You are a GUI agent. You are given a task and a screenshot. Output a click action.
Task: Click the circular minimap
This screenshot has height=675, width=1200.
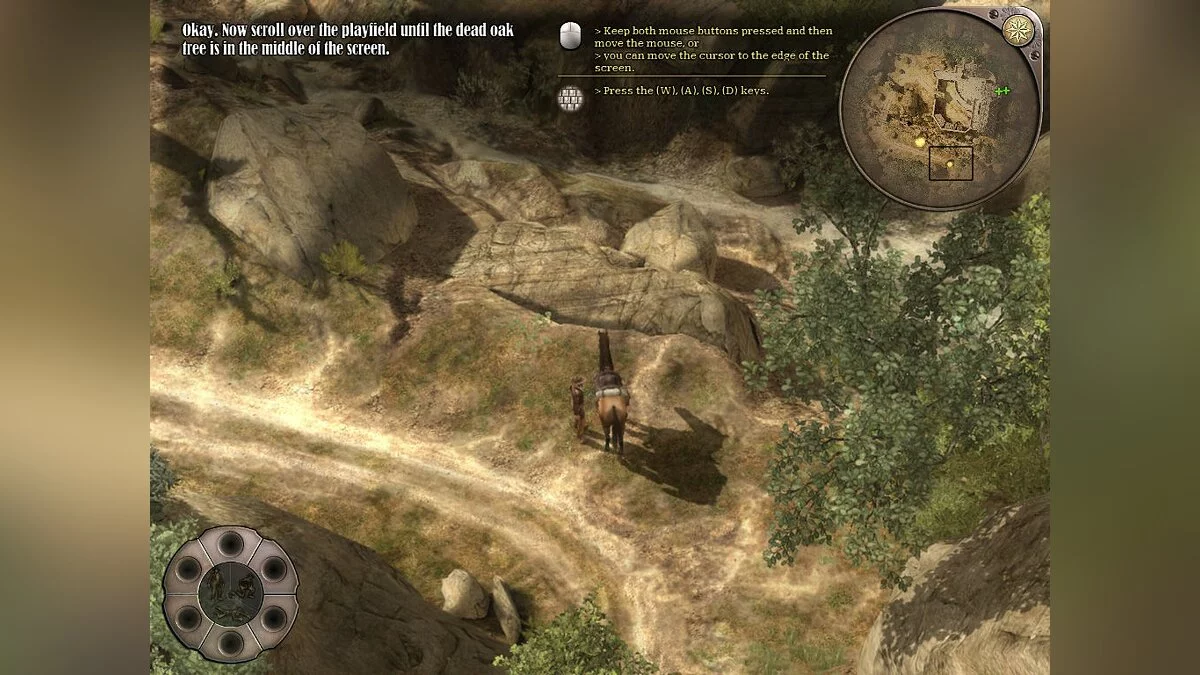pos(939,108)
